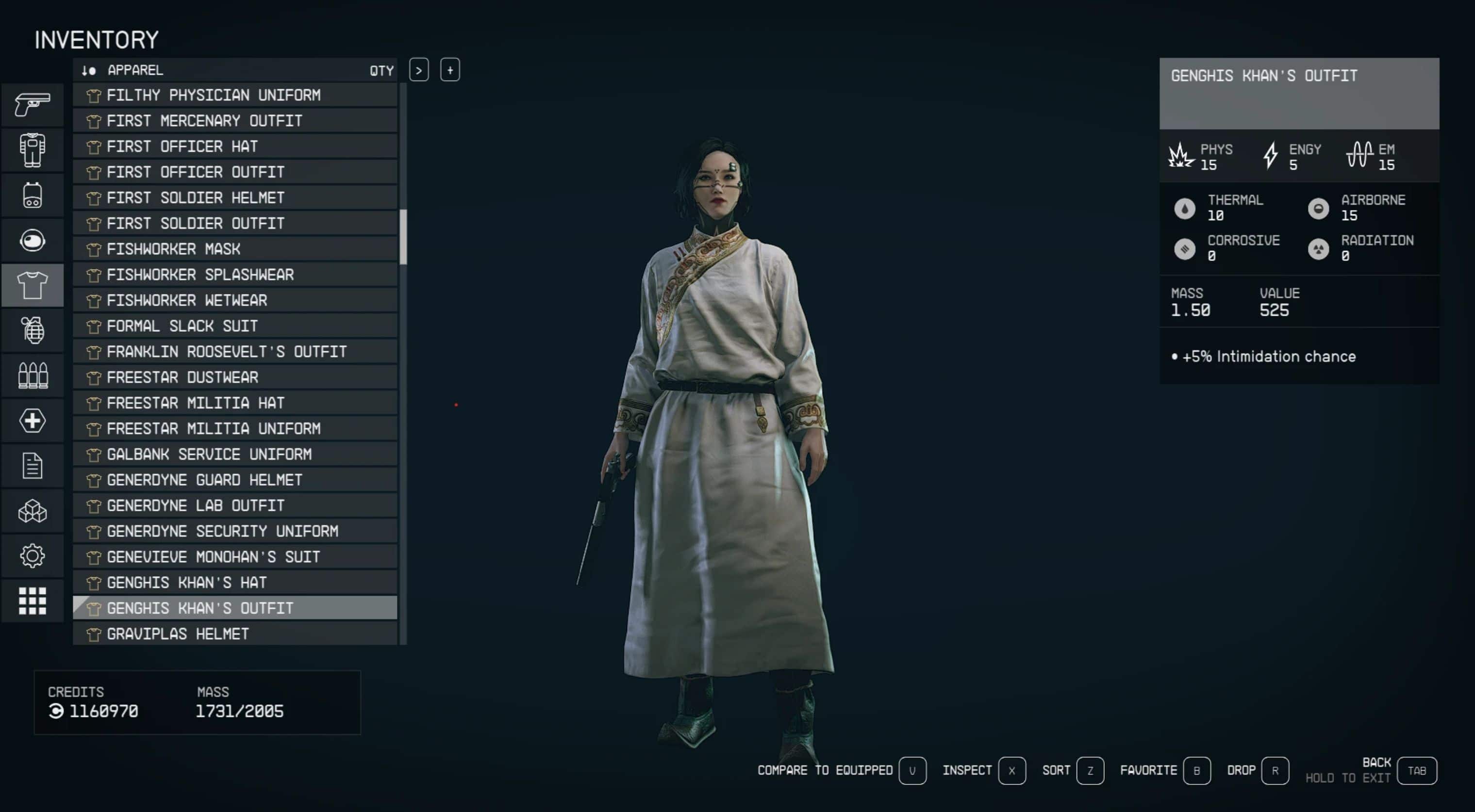Show the grenade Throwables category
This screenshot has width=1475, height=812.
tap(32, 330)
